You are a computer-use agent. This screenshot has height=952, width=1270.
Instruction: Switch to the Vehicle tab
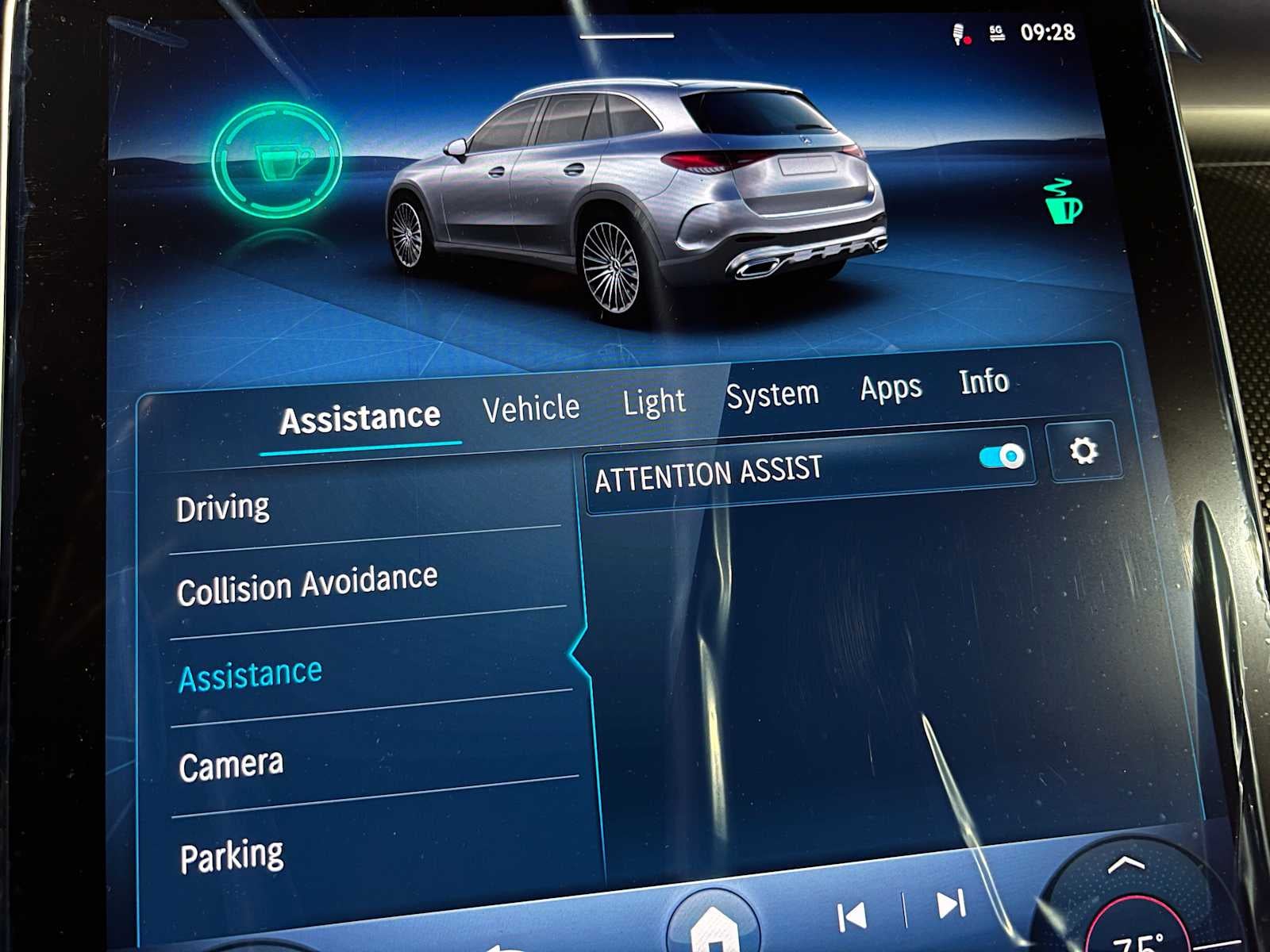(531, 409)
